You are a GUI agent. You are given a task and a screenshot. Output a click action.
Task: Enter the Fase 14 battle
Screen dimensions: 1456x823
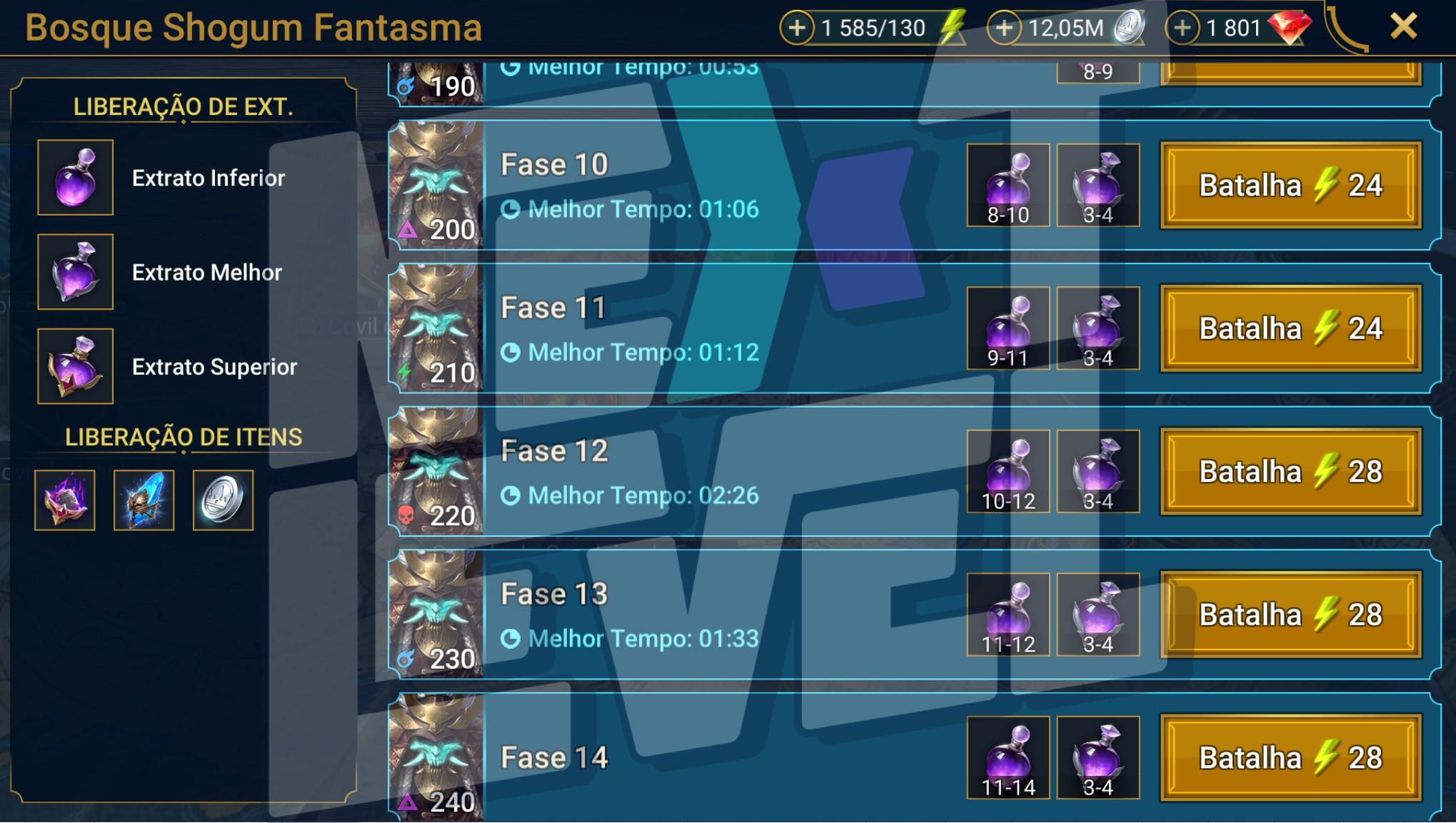point(1290,757)
